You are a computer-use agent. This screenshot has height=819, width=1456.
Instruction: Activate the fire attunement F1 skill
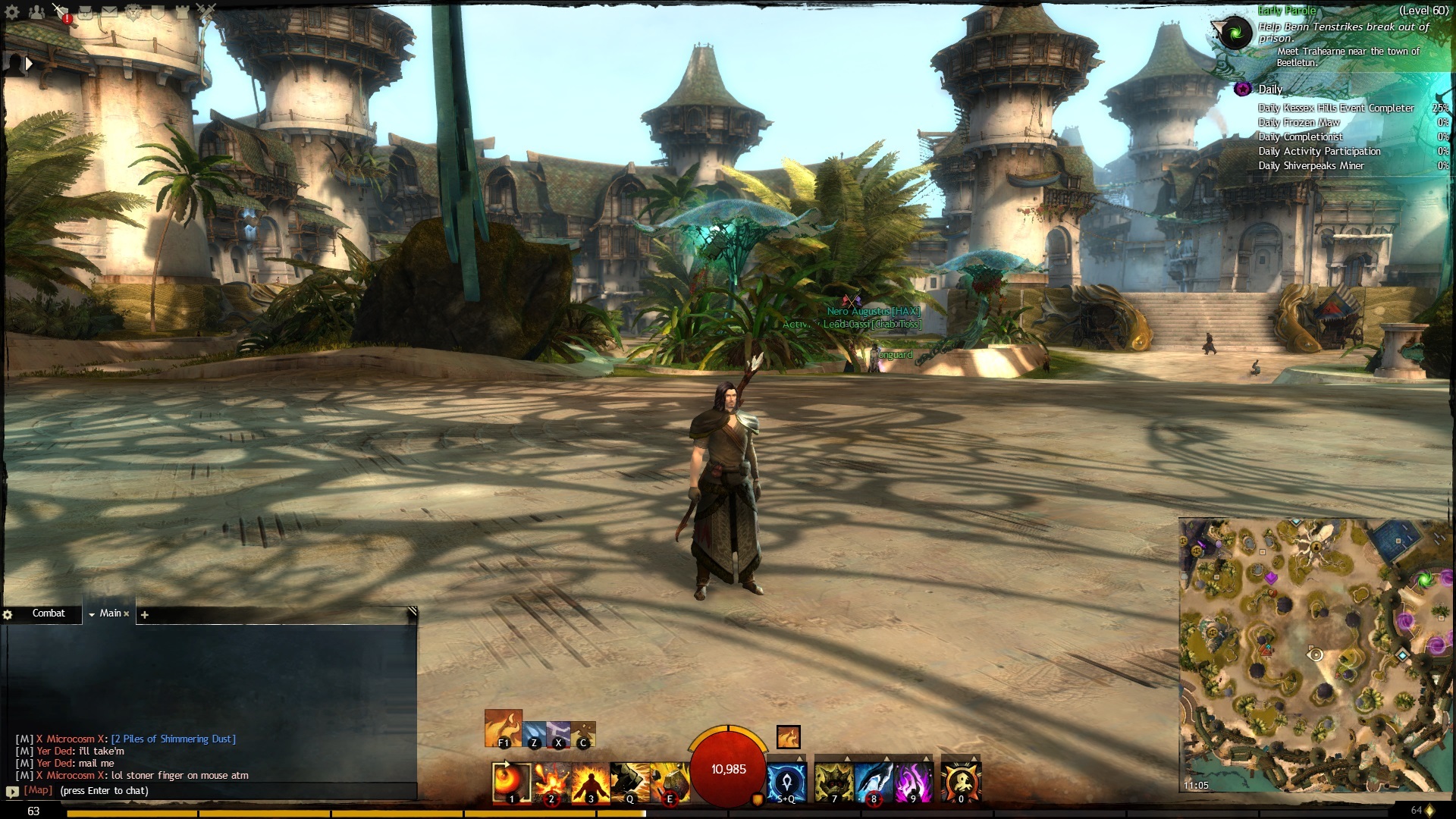503,728
